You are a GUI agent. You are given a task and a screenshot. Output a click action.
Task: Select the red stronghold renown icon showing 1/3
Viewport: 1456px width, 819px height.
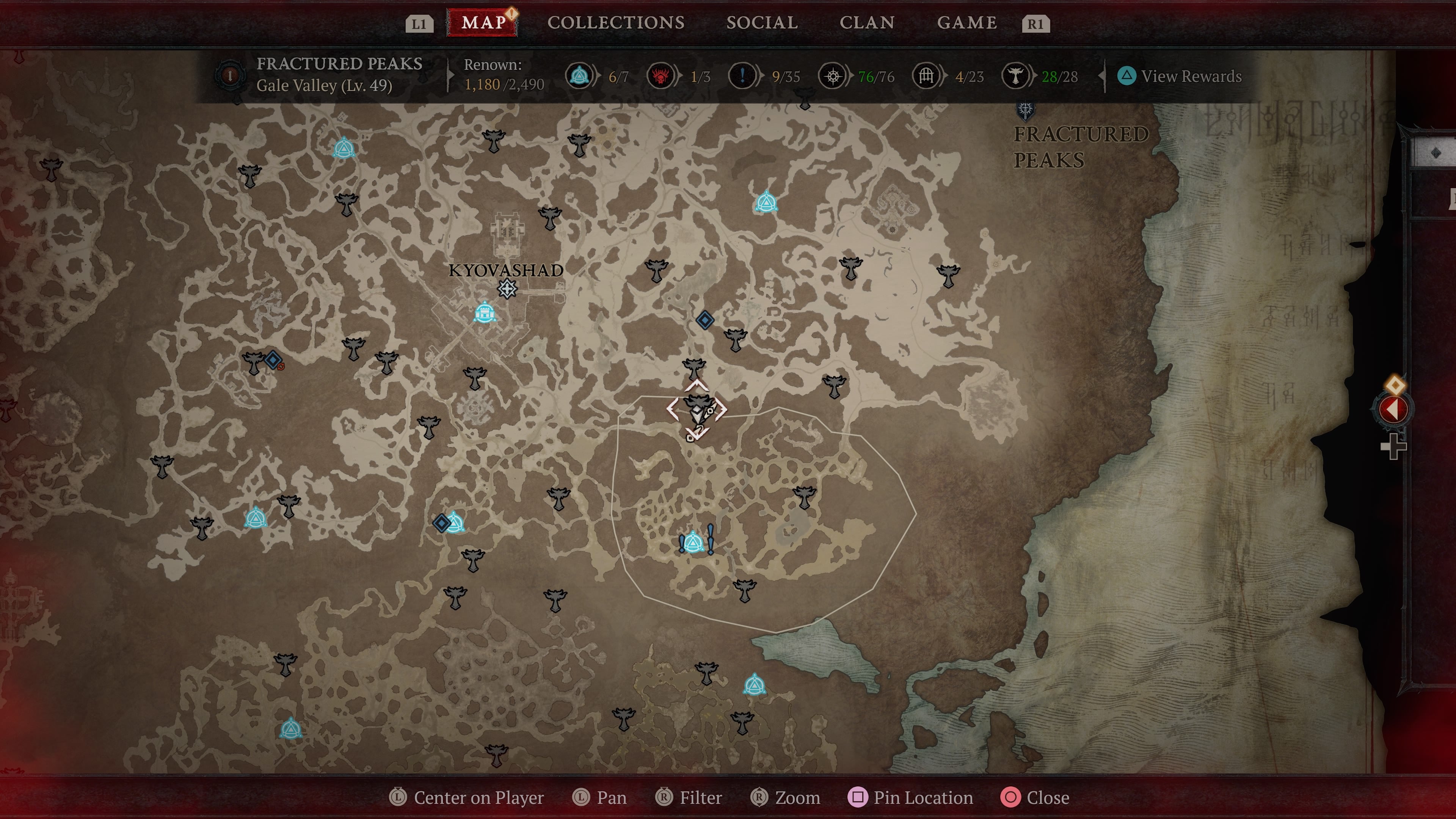coord(661,76)
